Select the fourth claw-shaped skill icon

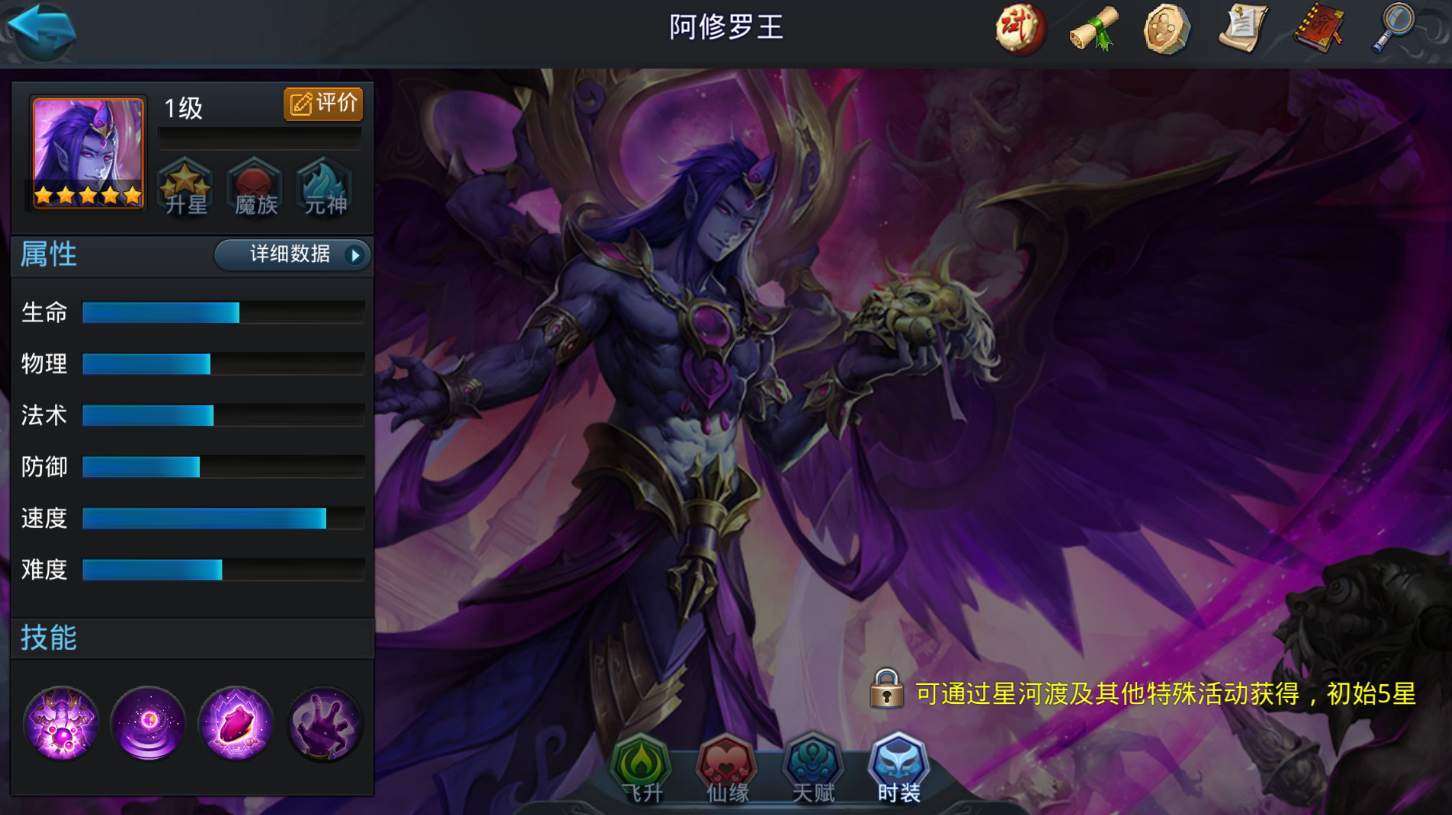pos(324,723)
